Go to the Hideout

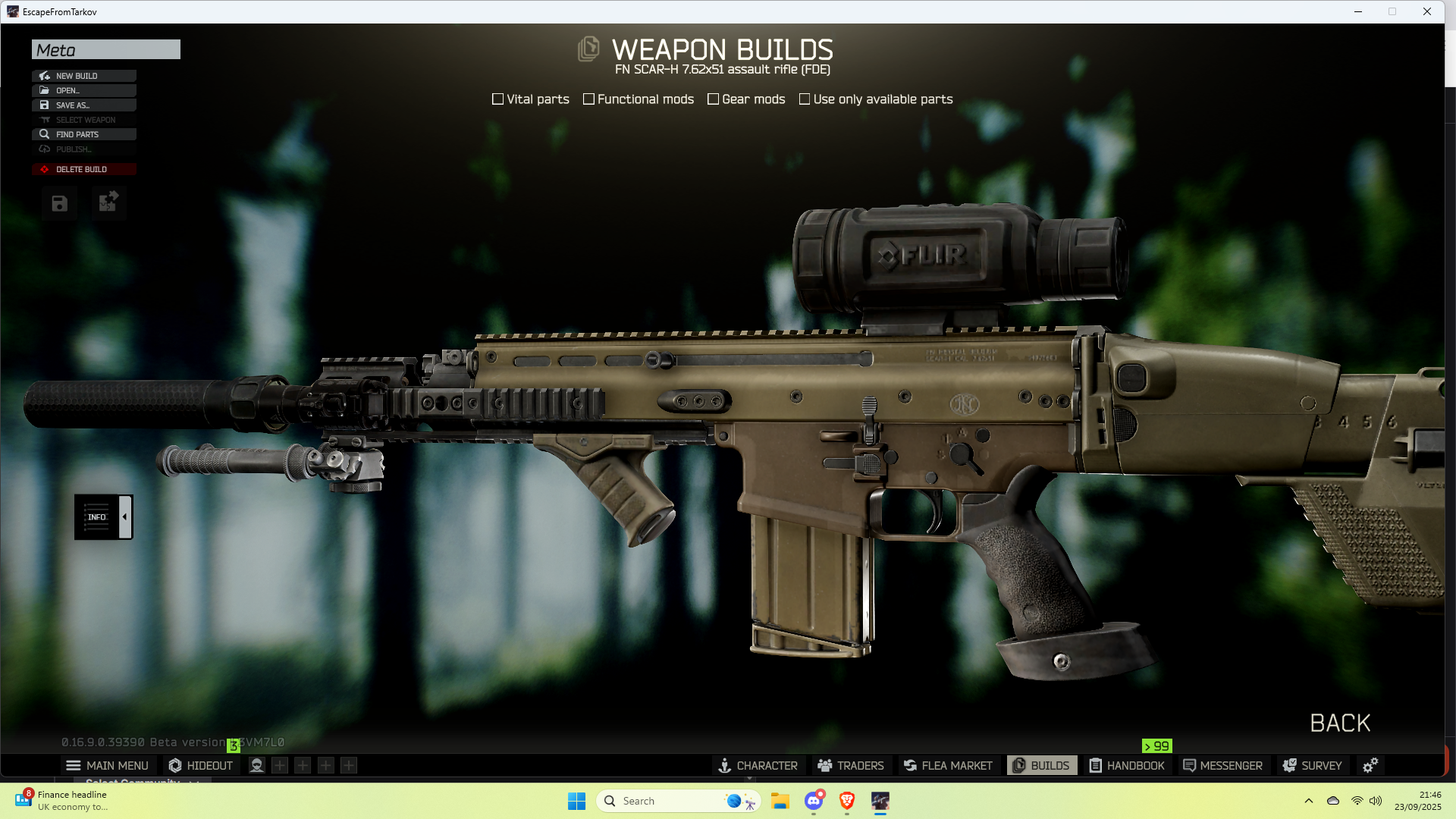point(201,766)
